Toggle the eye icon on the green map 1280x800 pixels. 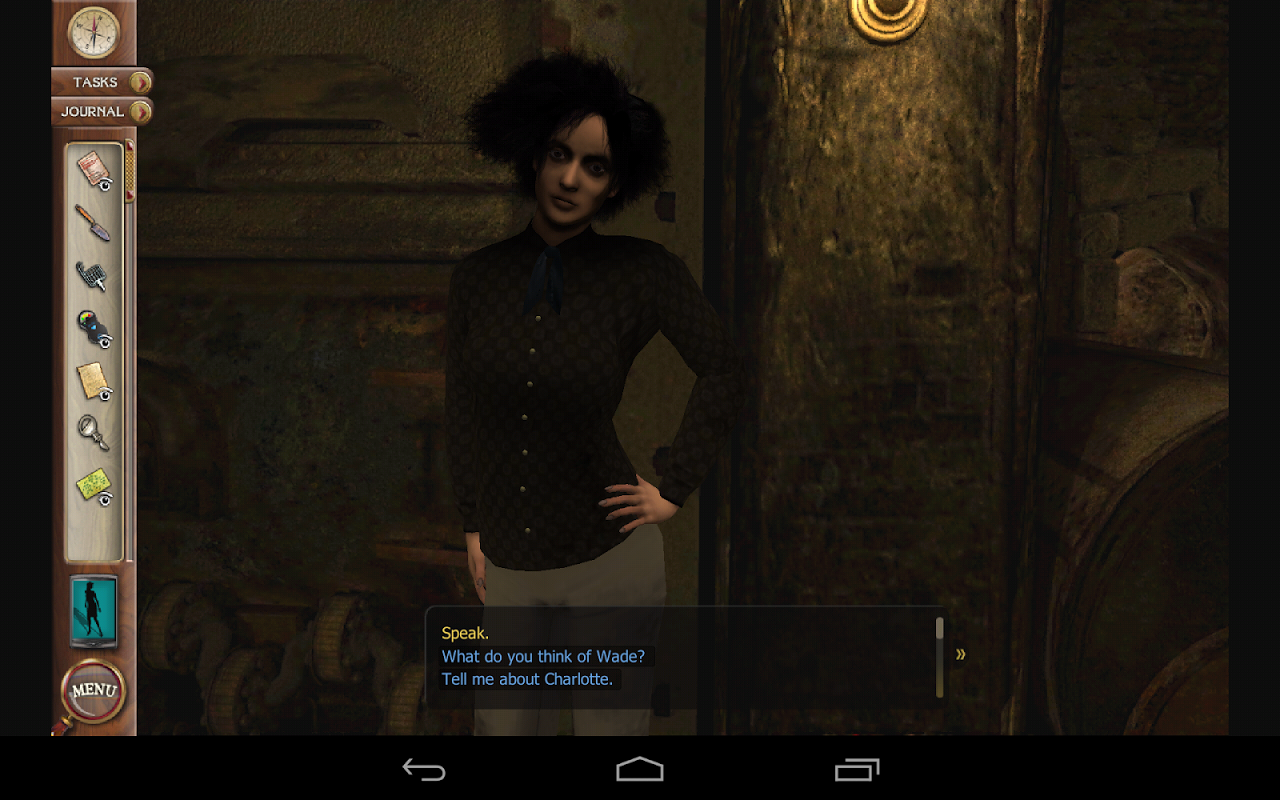click(x=104, y=500)
